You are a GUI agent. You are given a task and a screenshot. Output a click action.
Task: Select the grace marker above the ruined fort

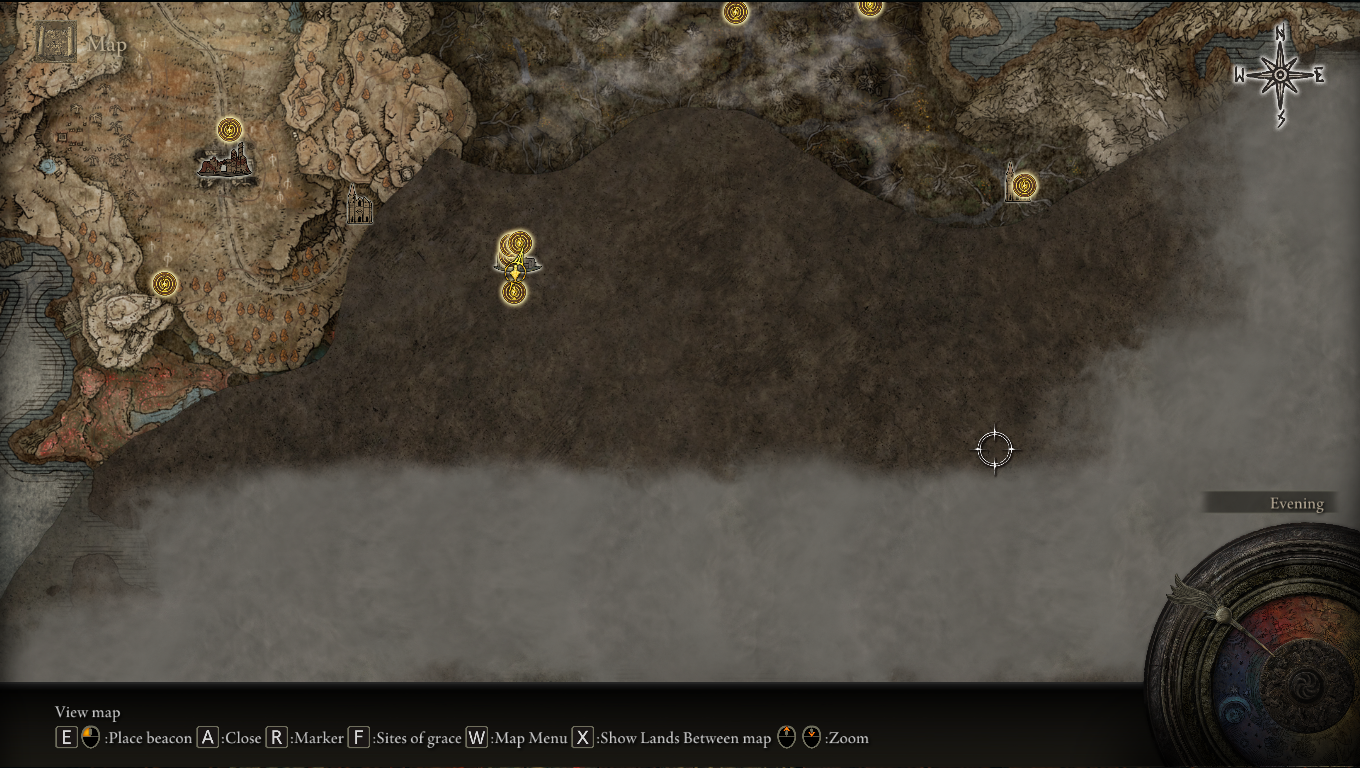[x=230, y=129]
